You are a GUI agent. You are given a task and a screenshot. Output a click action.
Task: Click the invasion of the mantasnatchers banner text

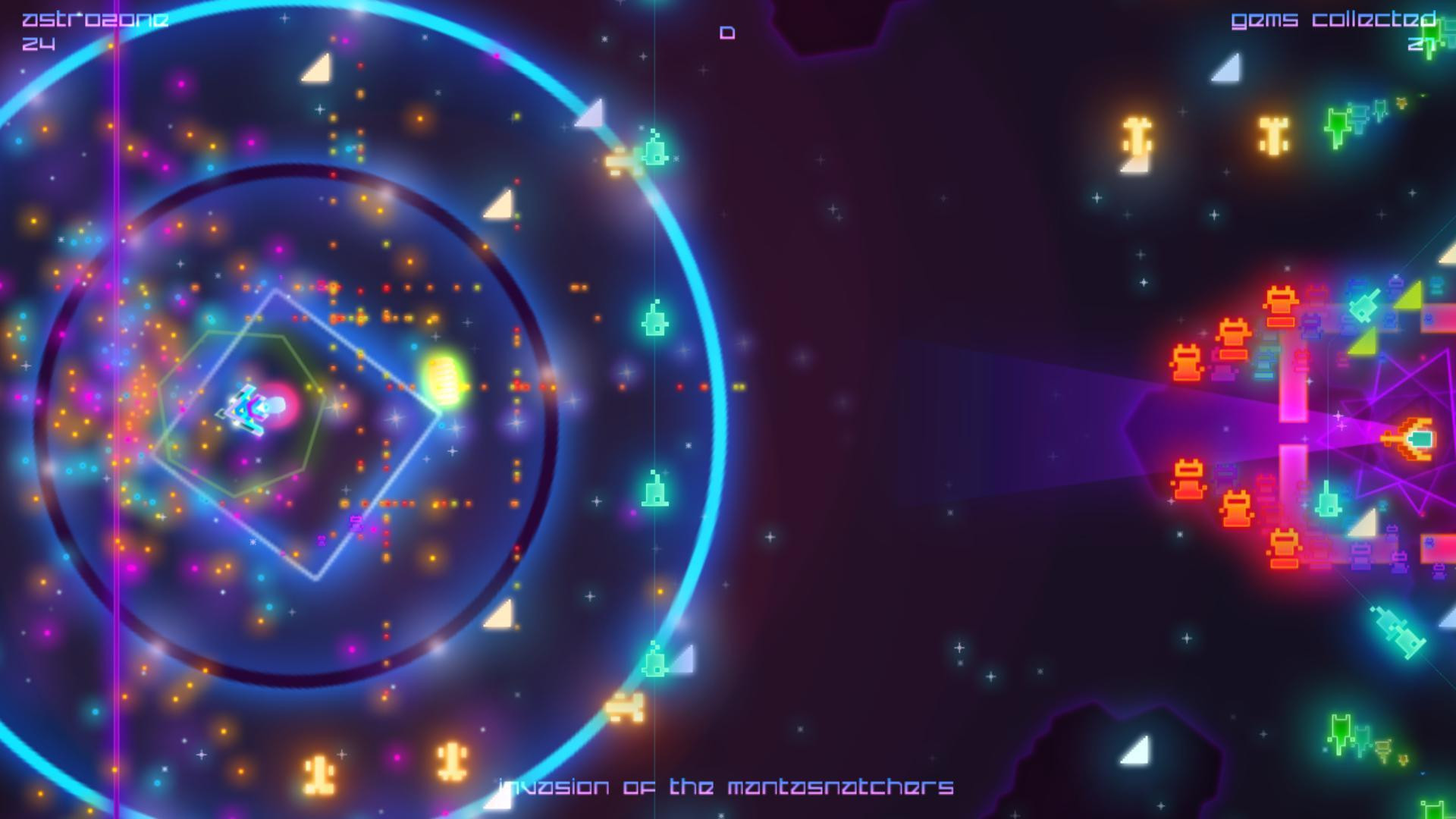(728, 787)
